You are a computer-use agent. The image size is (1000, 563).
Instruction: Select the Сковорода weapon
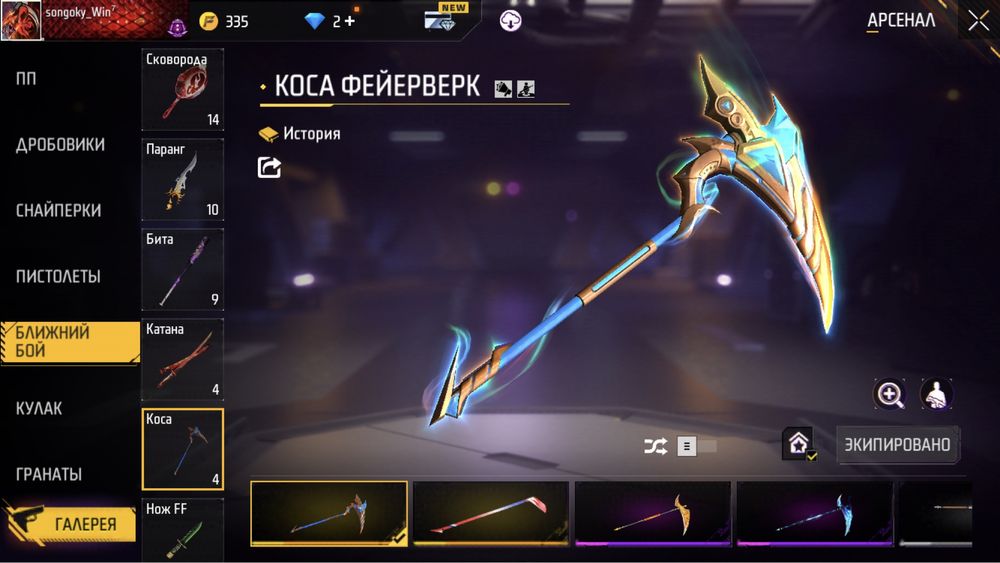183,90
